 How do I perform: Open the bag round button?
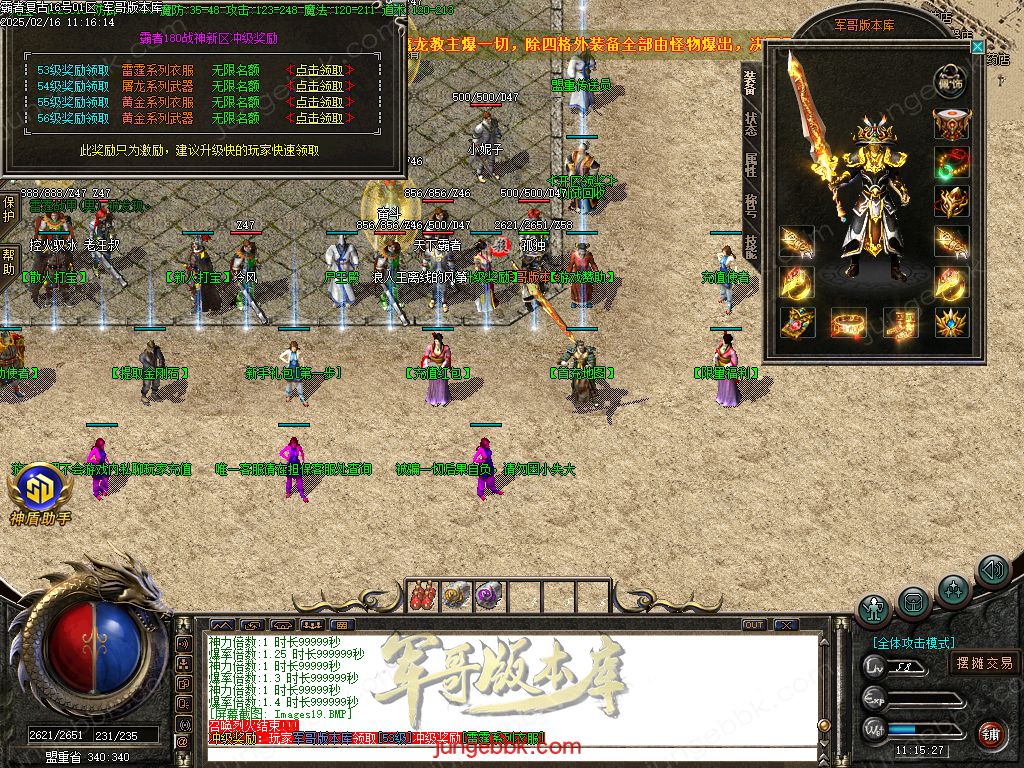(x=913, y=602)
